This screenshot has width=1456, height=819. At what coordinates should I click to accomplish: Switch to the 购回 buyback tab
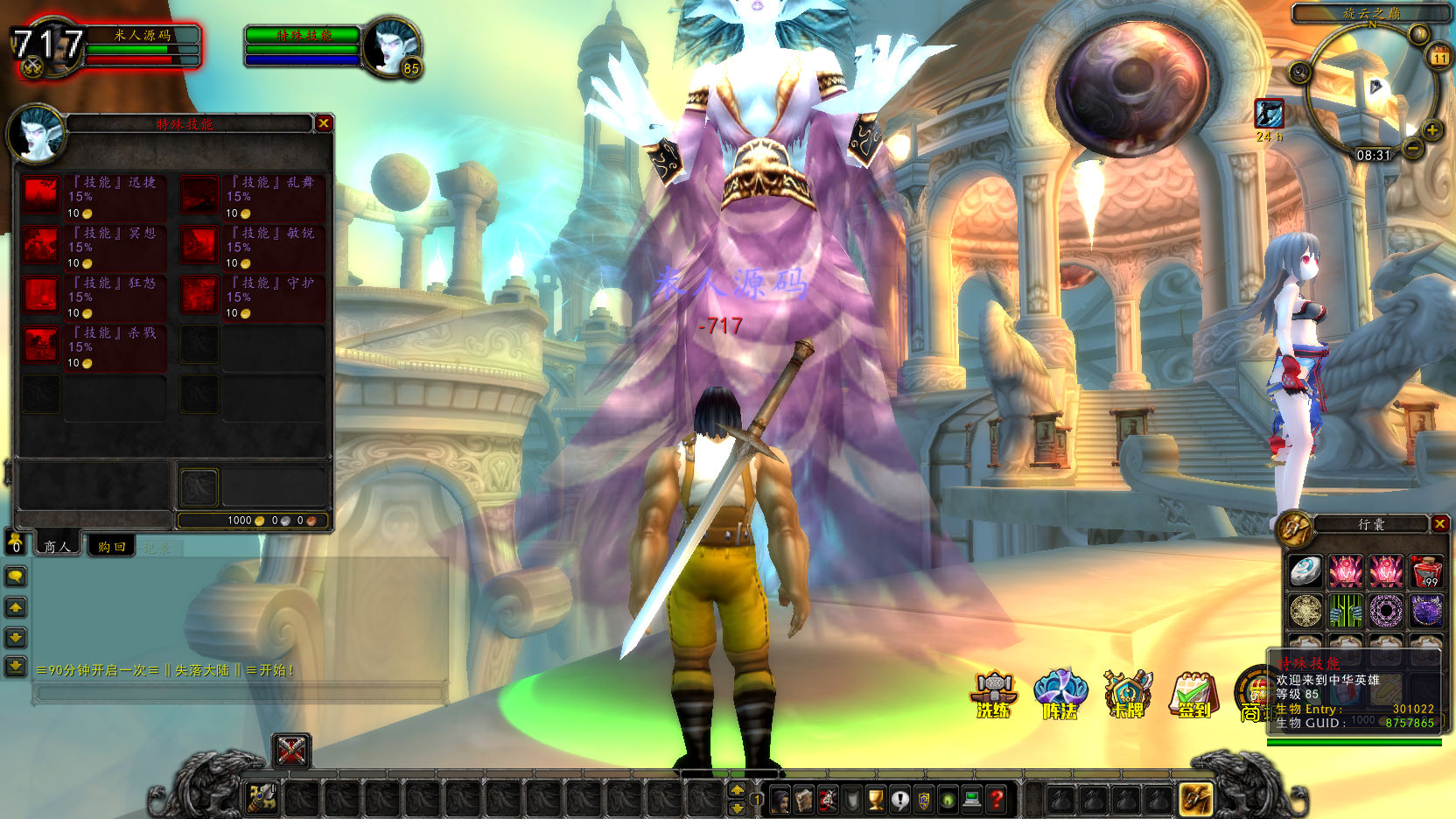point(111,547)
